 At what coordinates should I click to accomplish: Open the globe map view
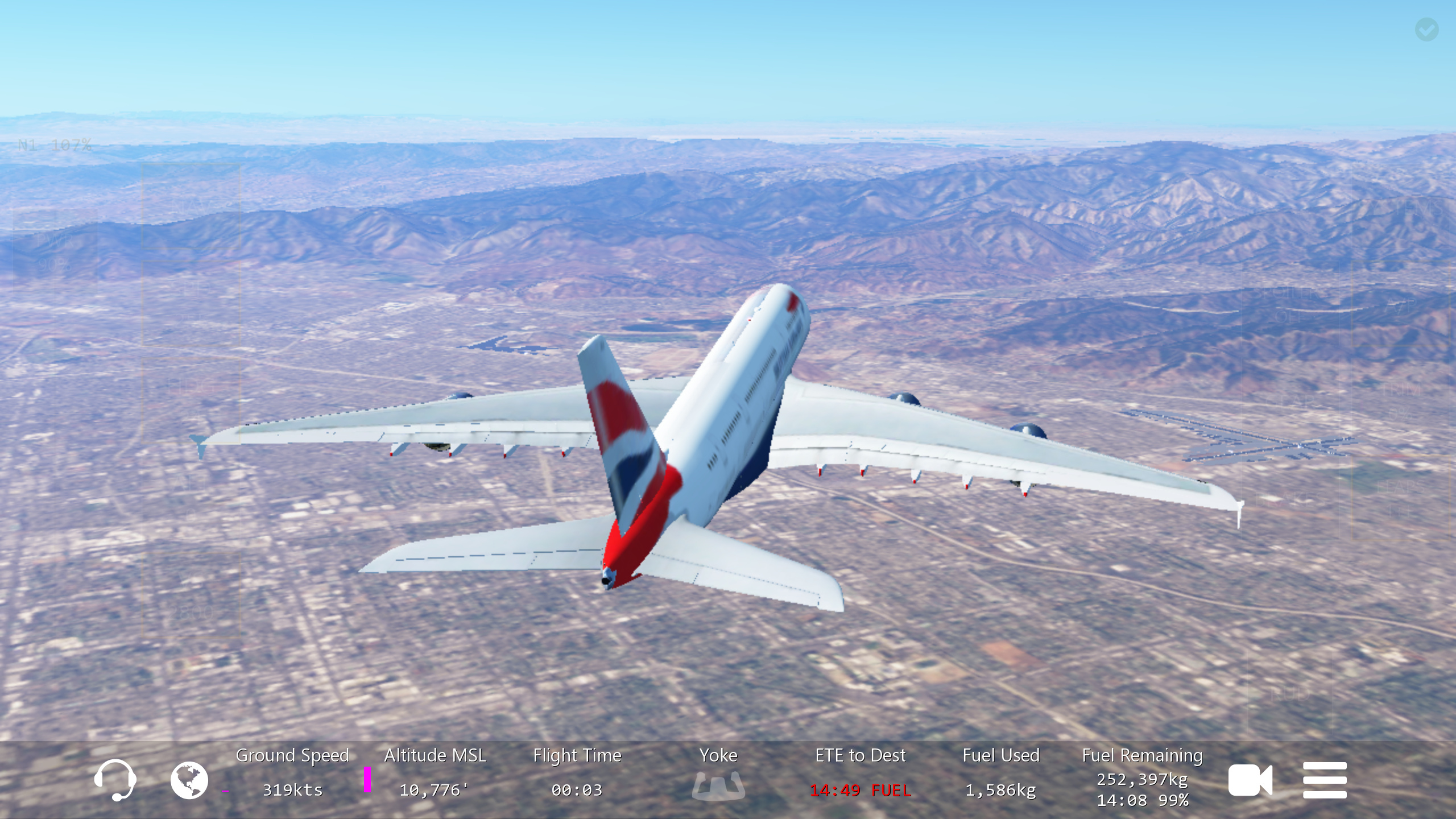189,780
